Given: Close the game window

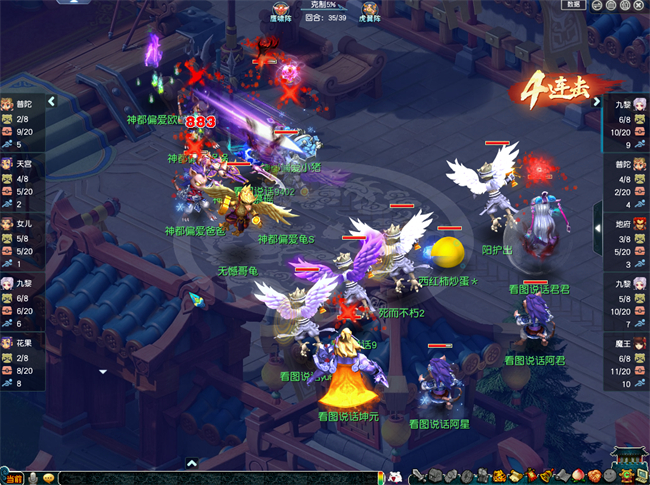Looking at the screenshot, I should (x=639, y=5).
